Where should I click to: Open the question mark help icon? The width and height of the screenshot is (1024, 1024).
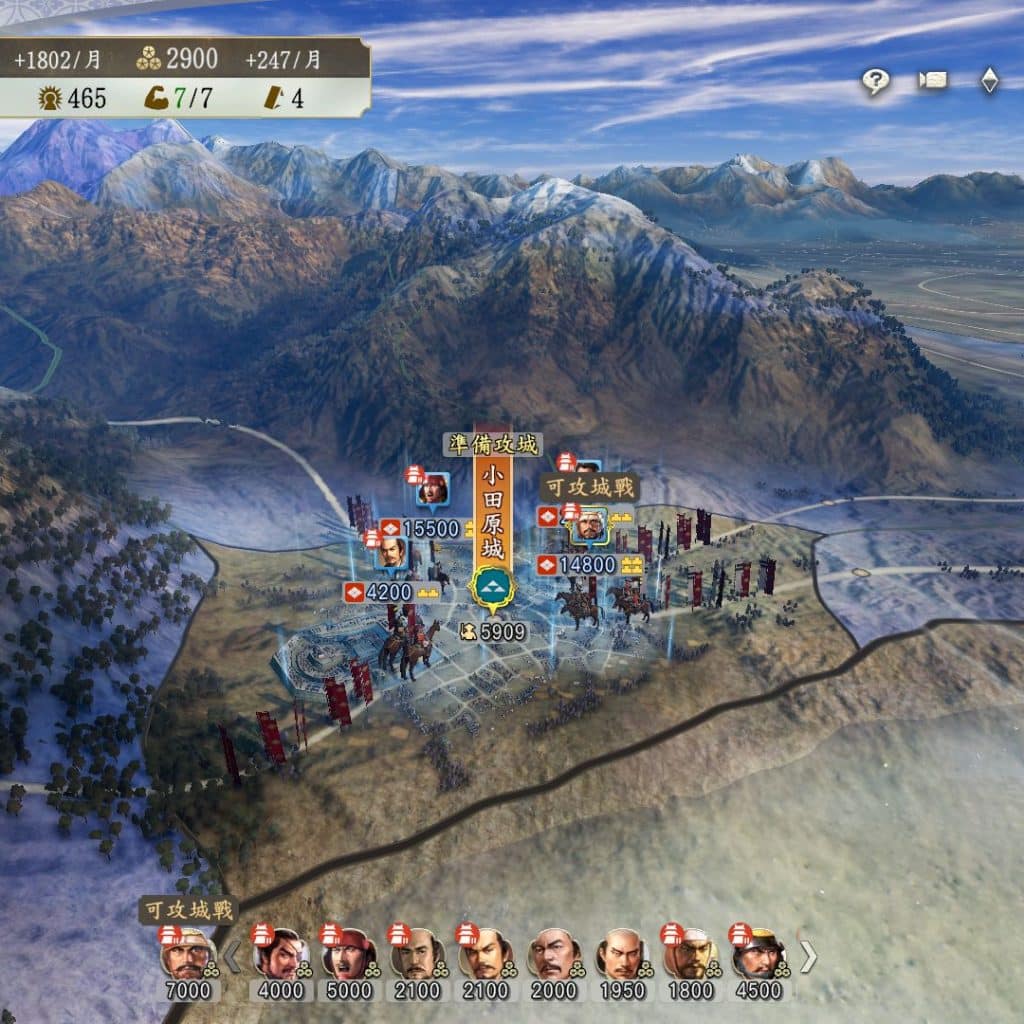(x=875, y=82)
